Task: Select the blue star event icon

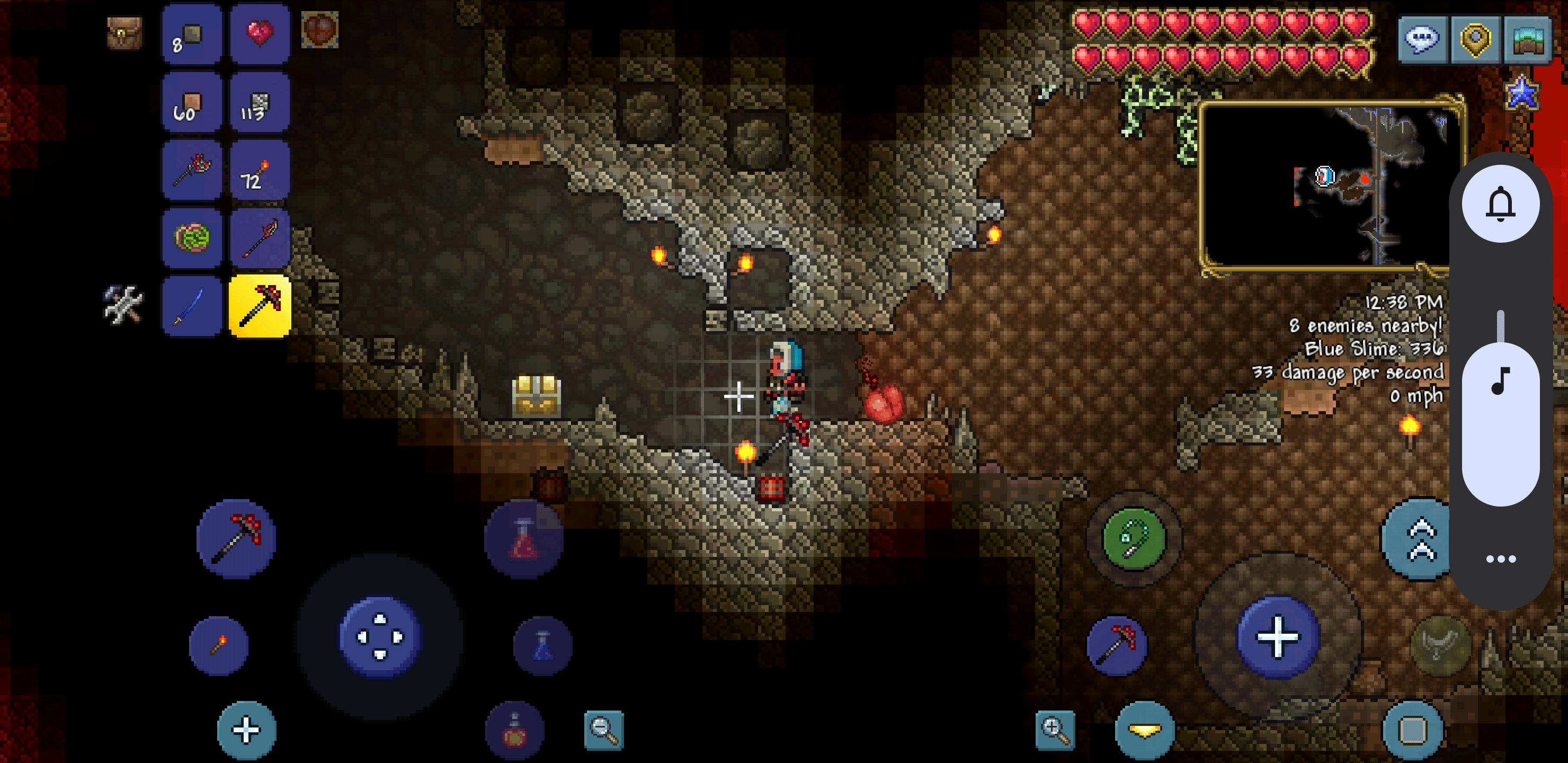Action: 1522,94
